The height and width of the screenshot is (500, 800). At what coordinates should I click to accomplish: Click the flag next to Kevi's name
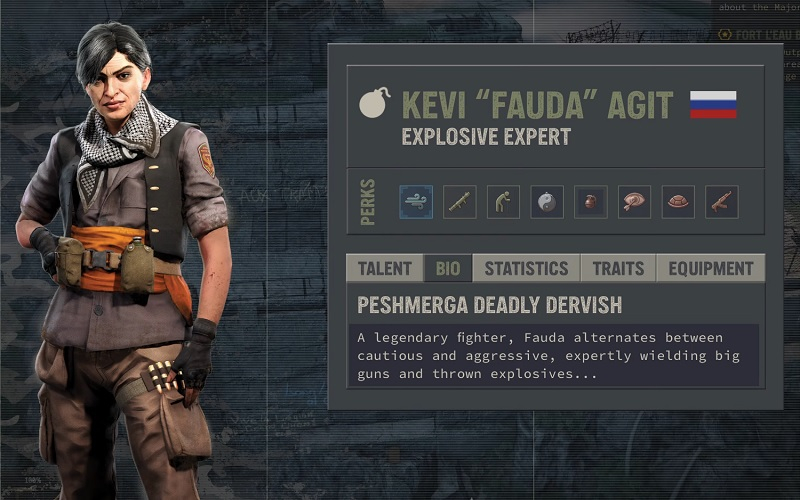coord(713,105)
